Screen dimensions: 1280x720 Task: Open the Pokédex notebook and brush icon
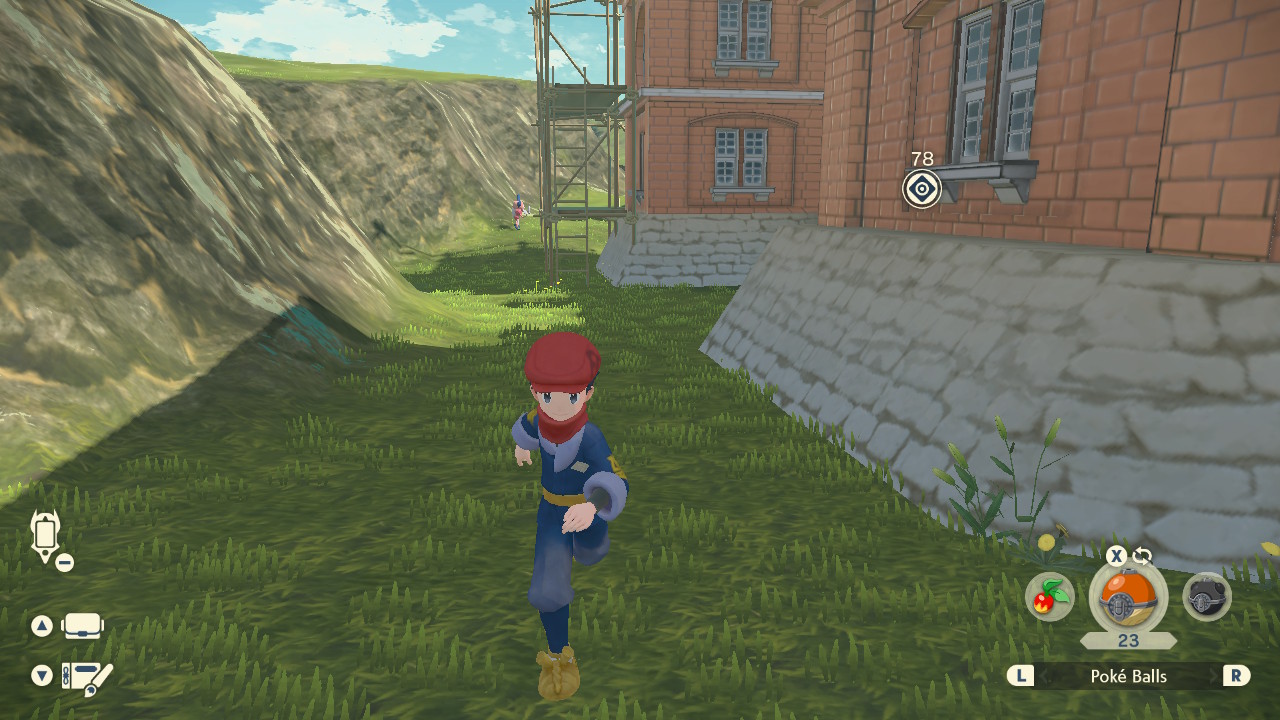click(x=87, y=677)
